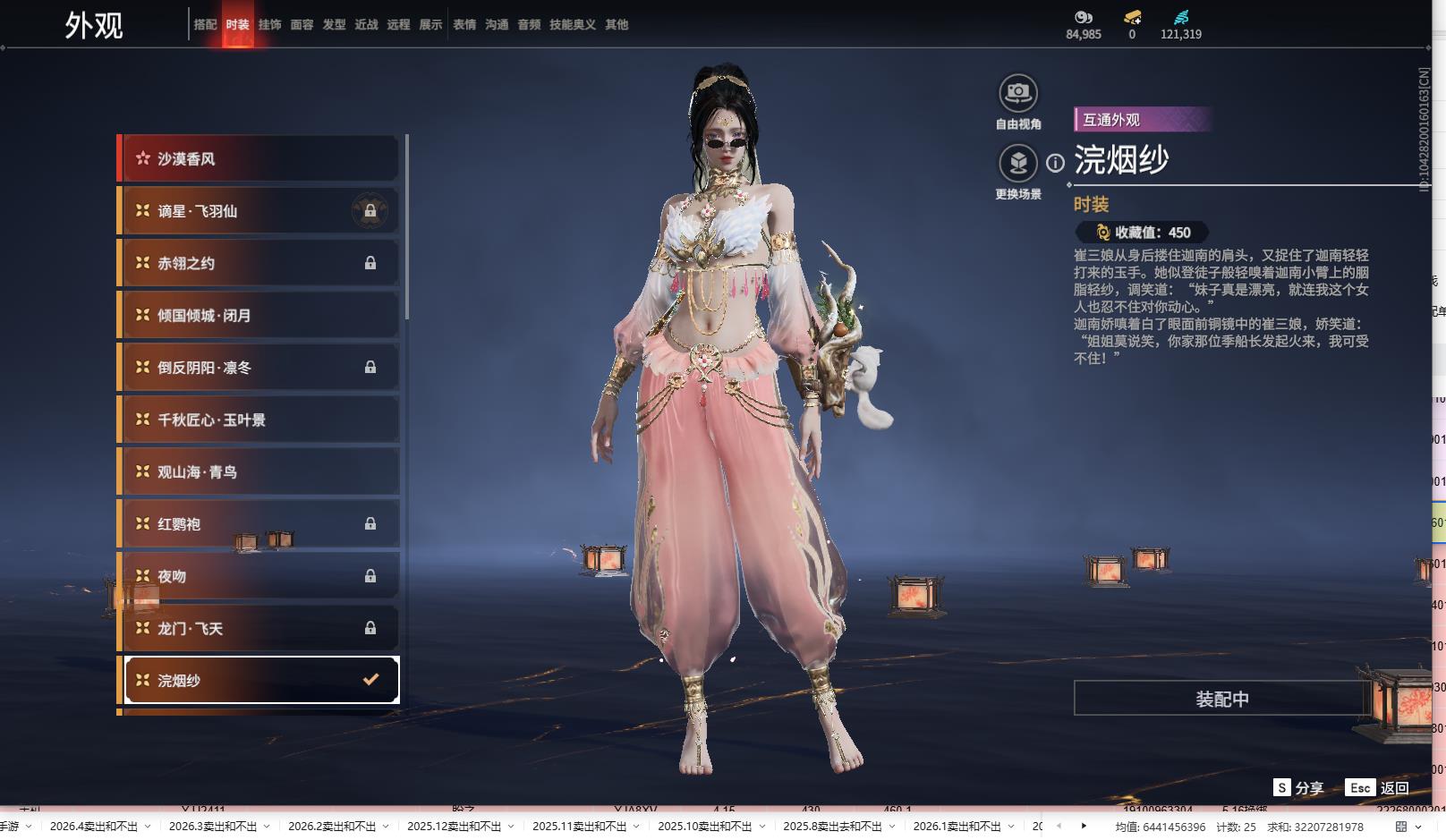Image resolution: width=1446 pixels, height=840 pixels.
Task: Show the outfit info icon
Action: tap(1056, 163)
